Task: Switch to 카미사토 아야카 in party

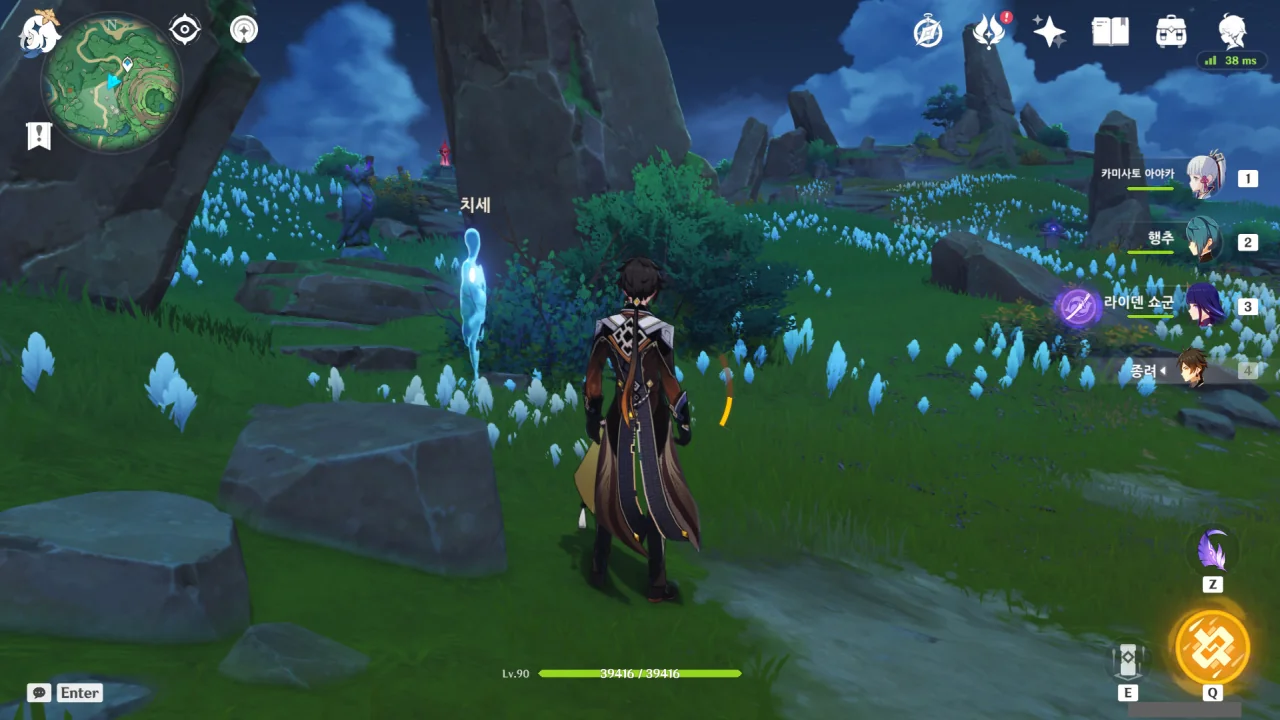Action: point(1204,178)
